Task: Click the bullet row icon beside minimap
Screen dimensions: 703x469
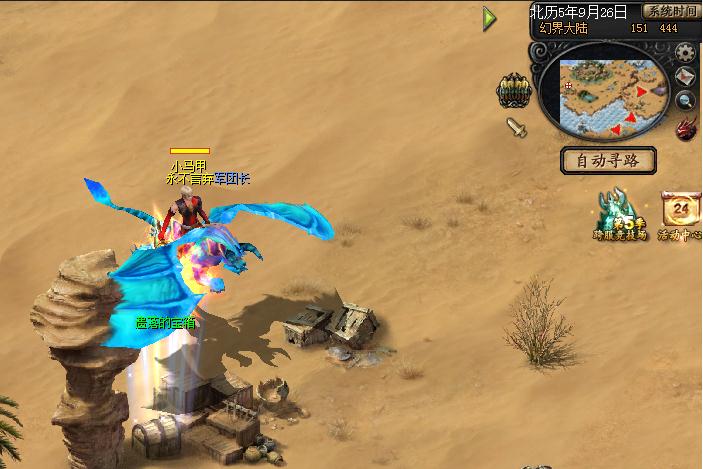Action: coord(513,91)
